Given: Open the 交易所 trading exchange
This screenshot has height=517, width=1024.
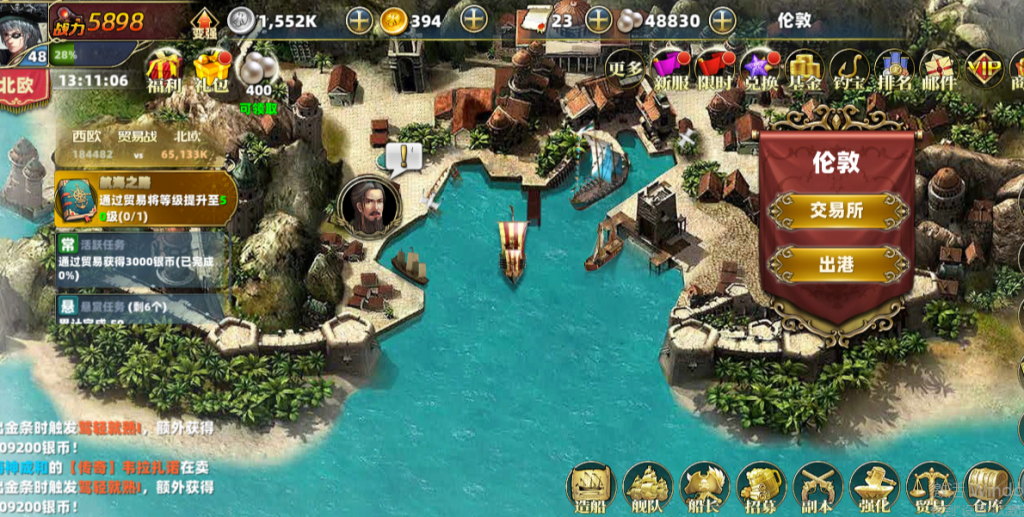Looking at the screenshot, I should click(x=836, y=210).
